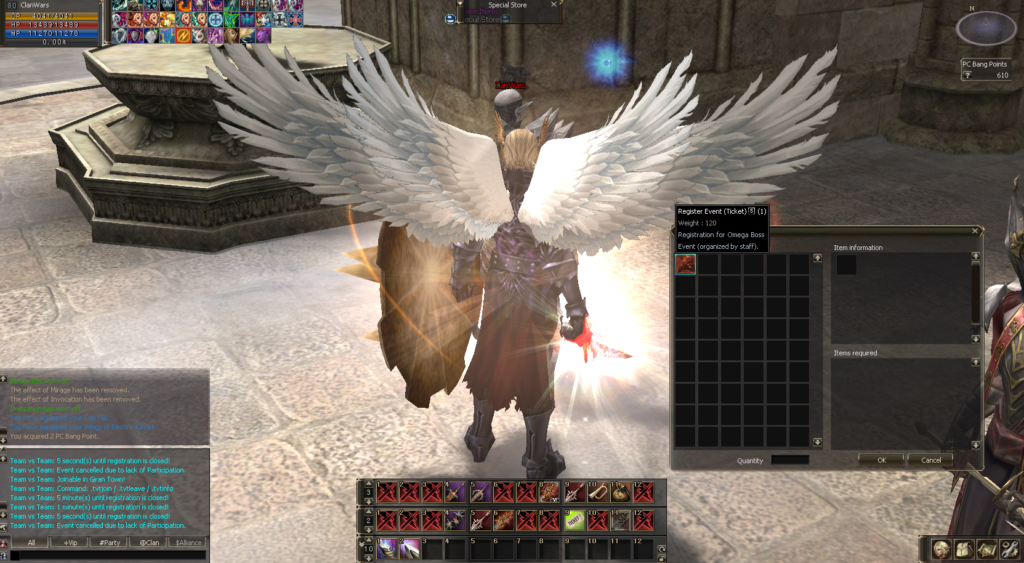Screen dimensions: 1024x563
Task: Select the Register Event ticket item
Action: (x=686, y=264)
